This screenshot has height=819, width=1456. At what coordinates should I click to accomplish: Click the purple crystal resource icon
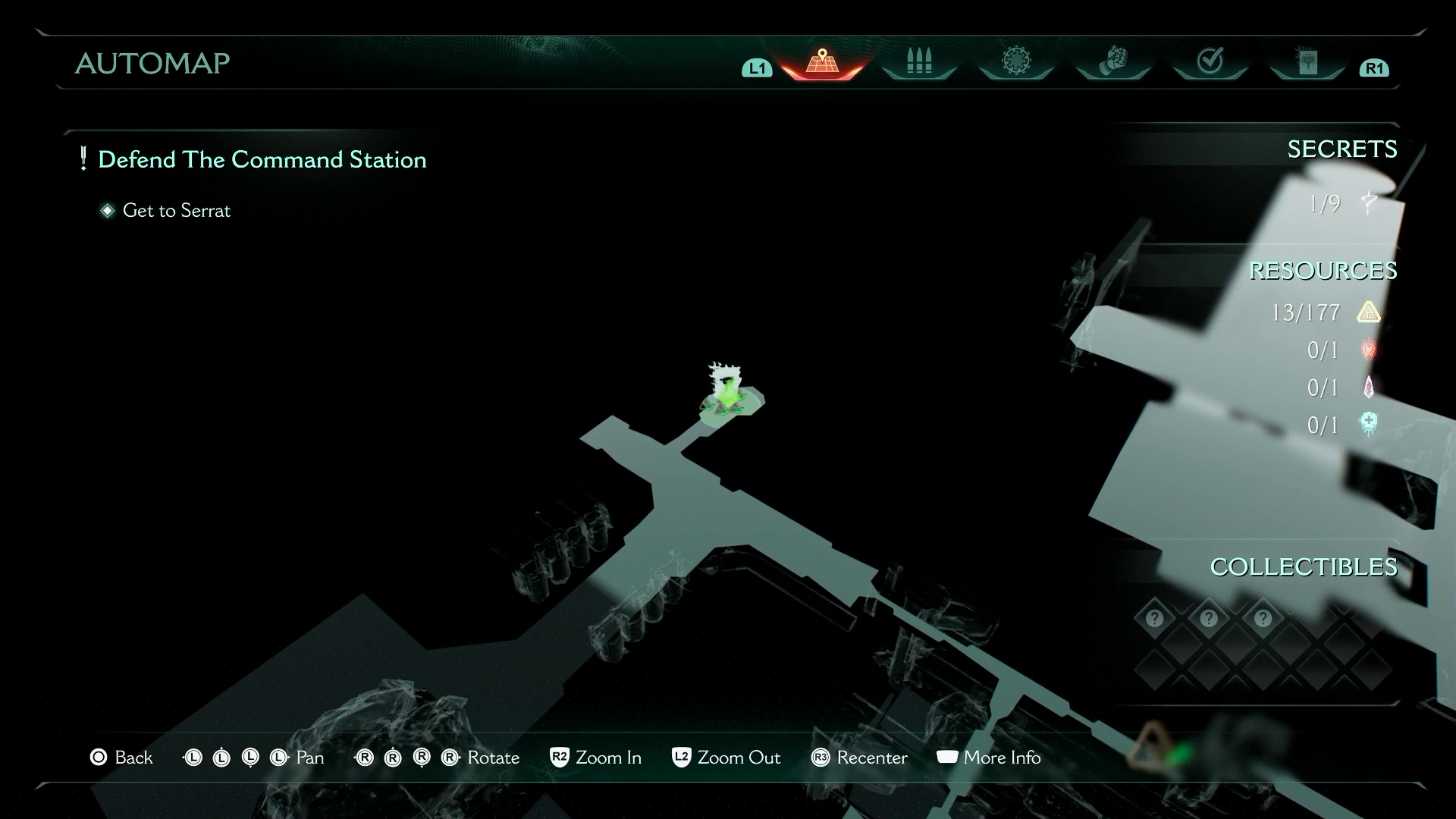(1367, 388)
